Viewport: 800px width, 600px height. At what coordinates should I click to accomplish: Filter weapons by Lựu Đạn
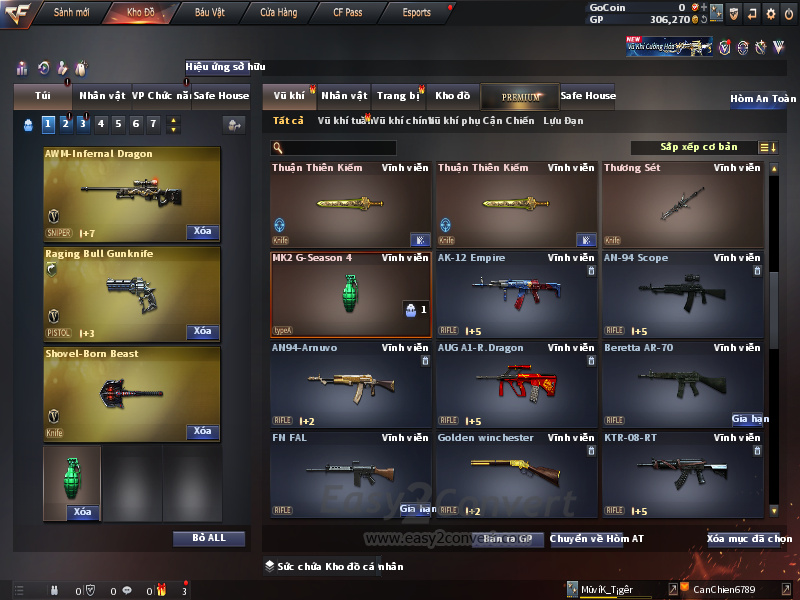(563, 121)
